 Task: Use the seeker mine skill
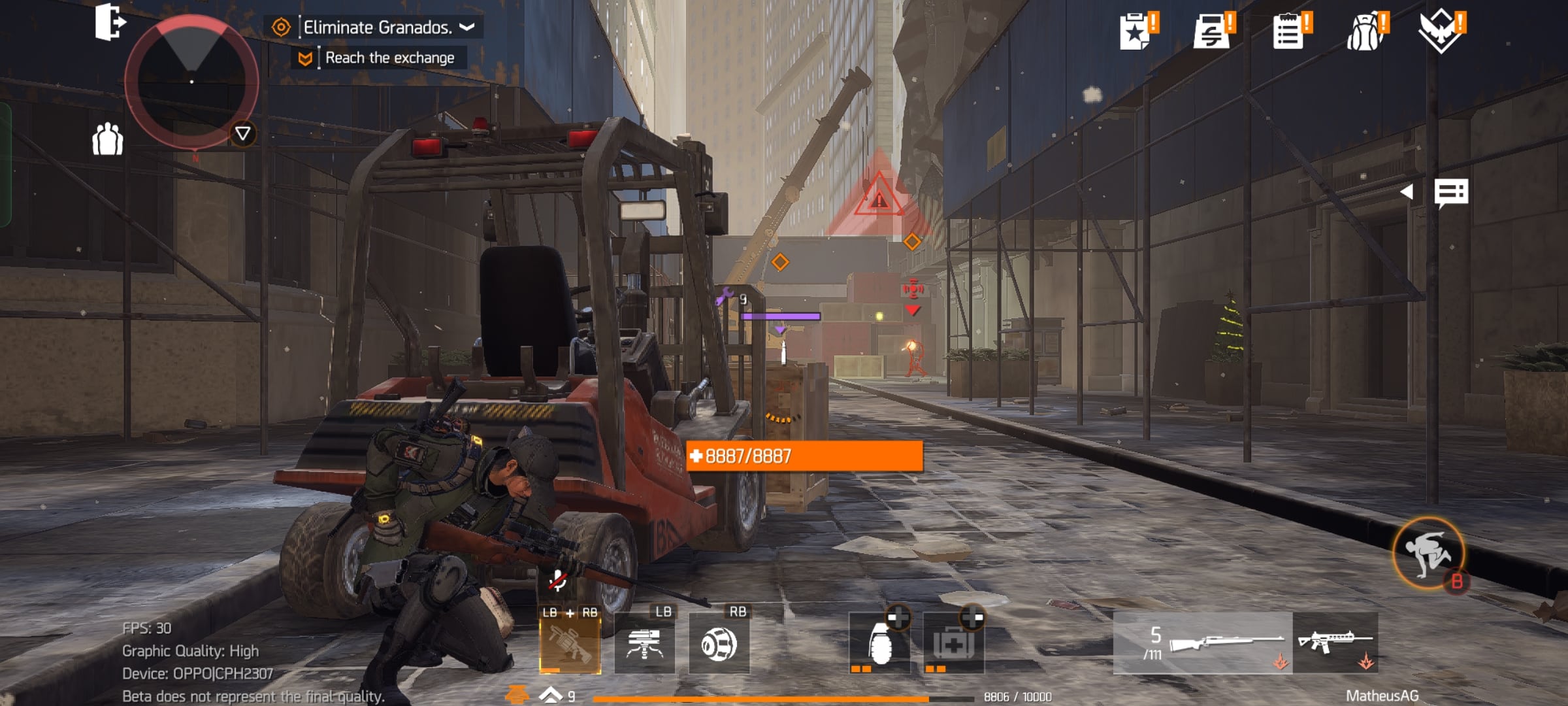(x=719, y=644)
